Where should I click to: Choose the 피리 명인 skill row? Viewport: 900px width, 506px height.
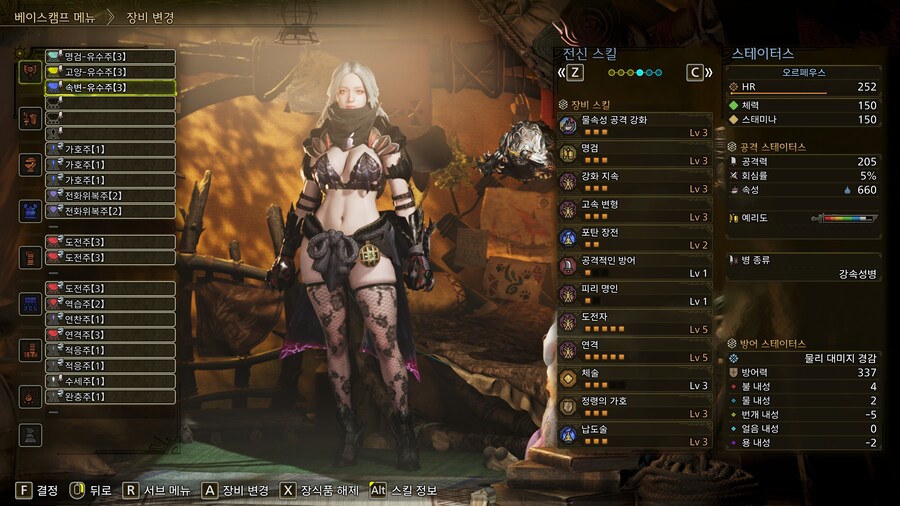click(x=636, y=293)
